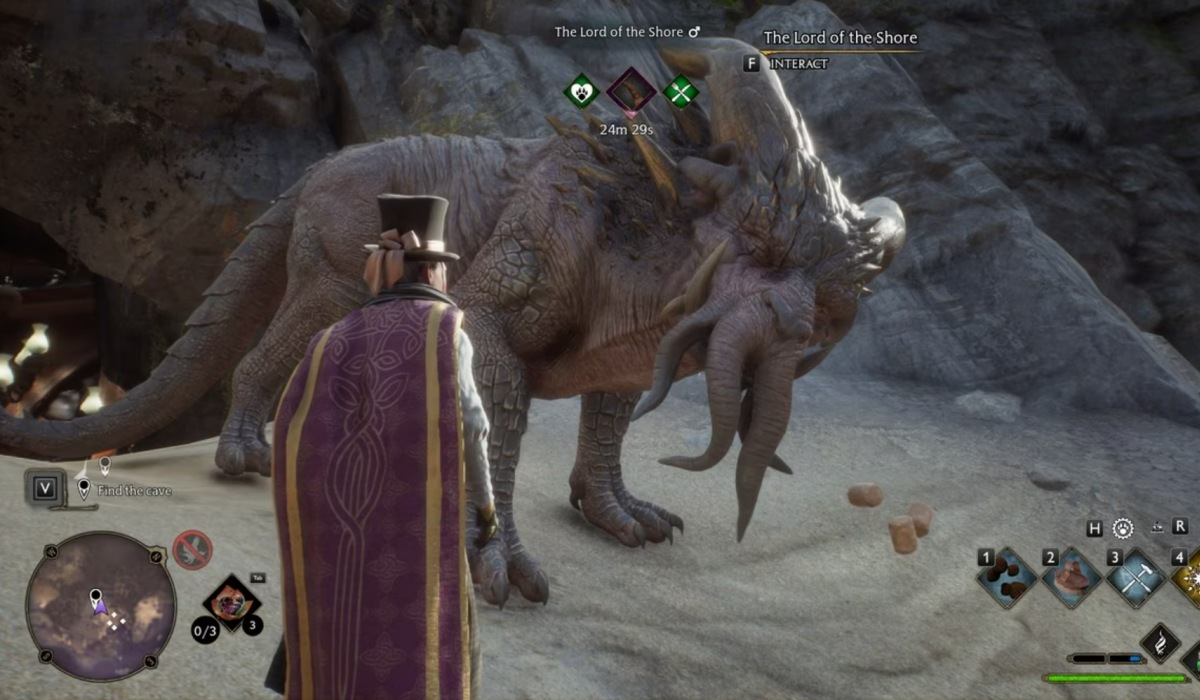Open the tool wheel item diamond

pos(232,603)
